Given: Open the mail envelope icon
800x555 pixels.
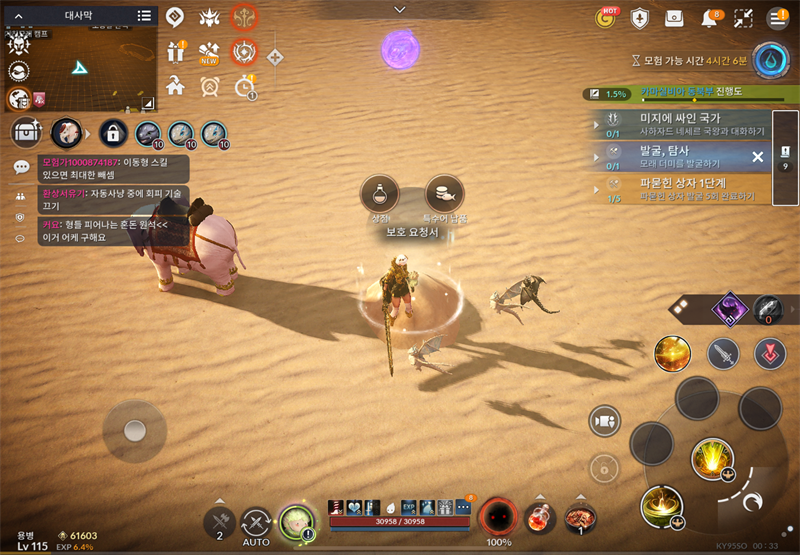Looking at the screenshot, I should [675, 18].
